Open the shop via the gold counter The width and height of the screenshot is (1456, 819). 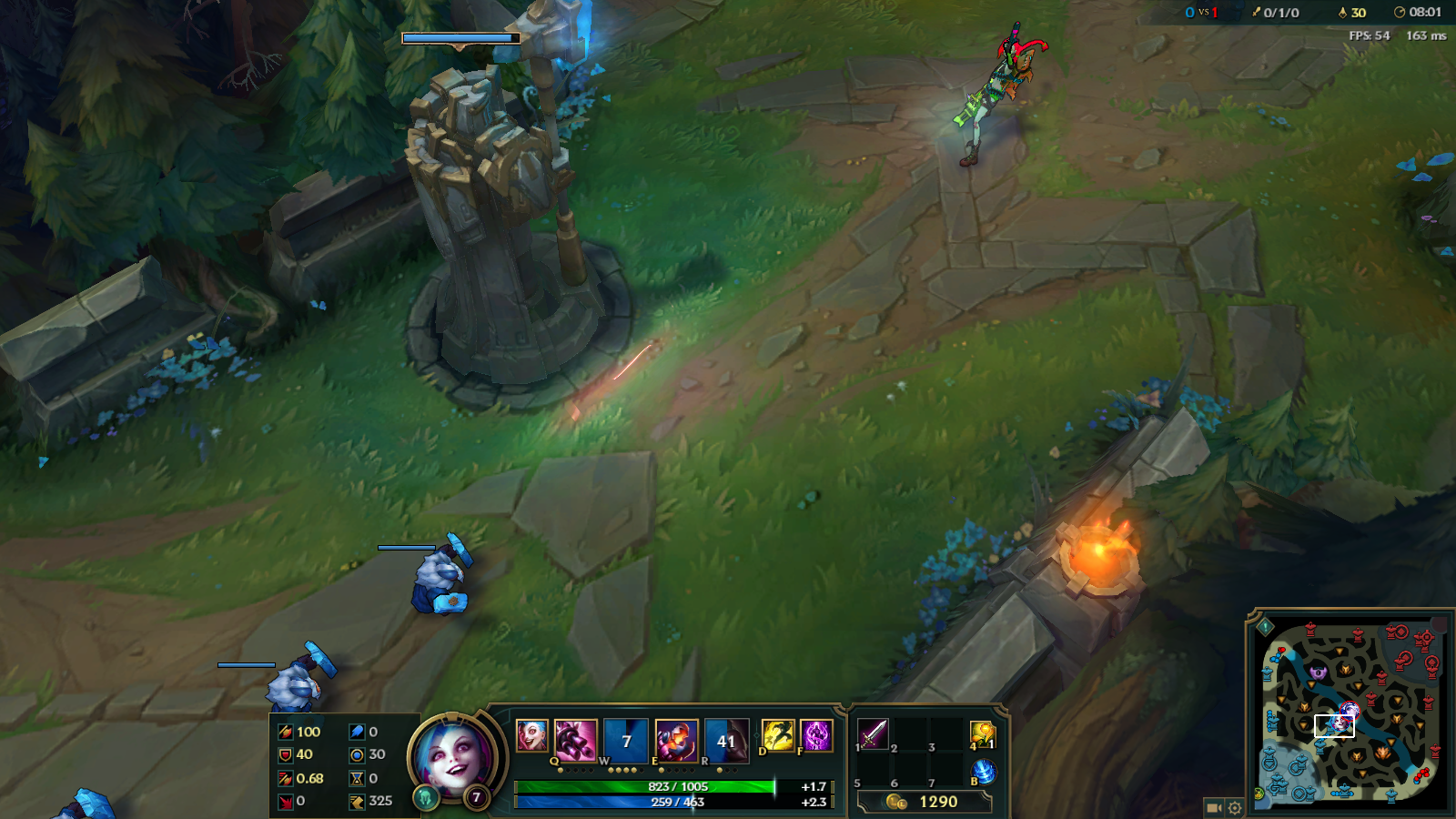(924, 802)
